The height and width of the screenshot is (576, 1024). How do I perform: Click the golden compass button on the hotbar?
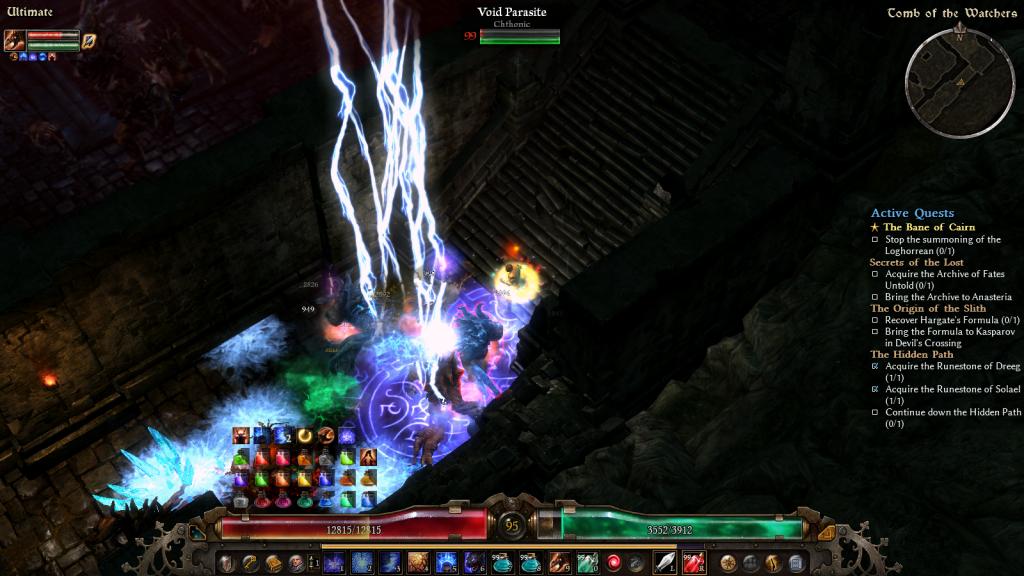coord(728,563)
